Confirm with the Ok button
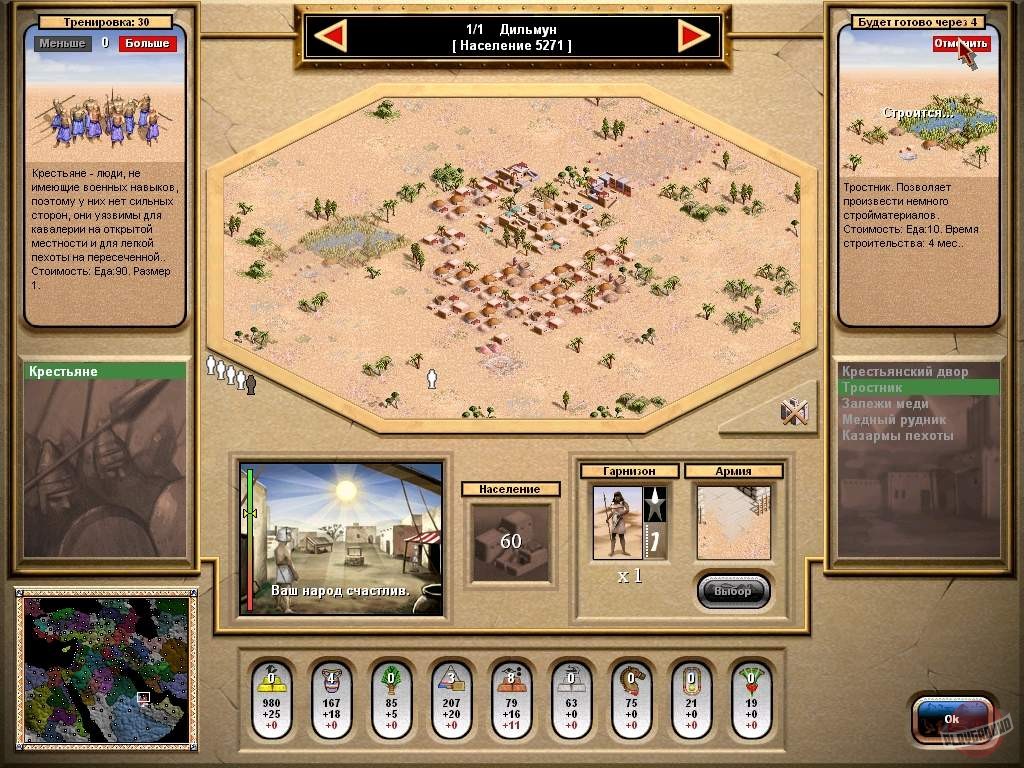 coord(951,718)
